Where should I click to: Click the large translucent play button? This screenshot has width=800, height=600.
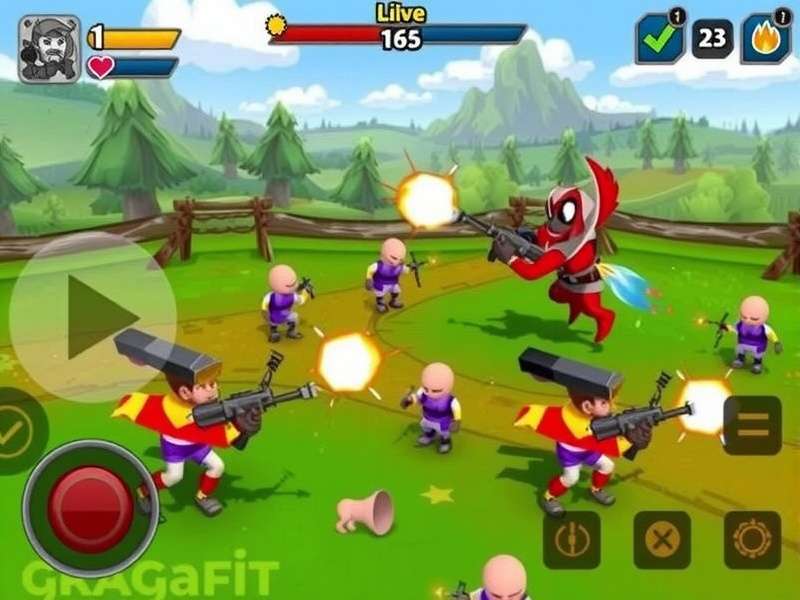coord(93,317)
